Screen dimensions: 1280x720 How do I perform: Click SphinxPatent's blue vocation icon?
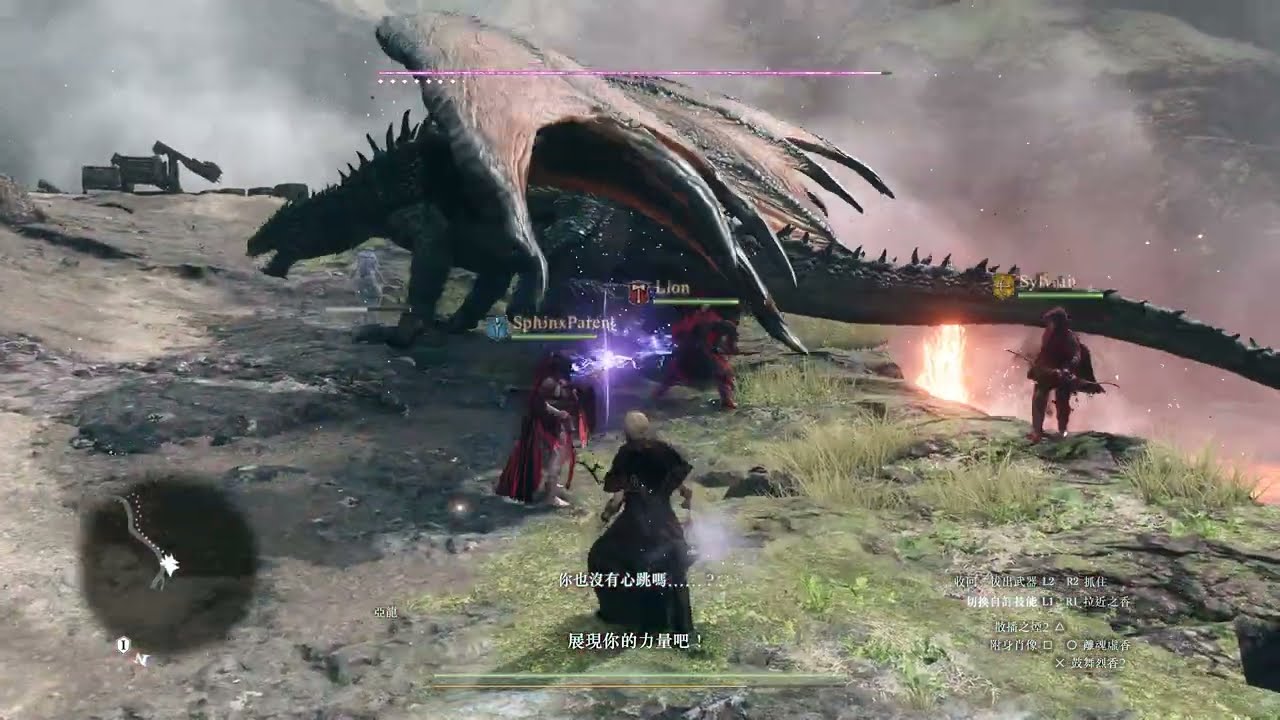(x=497, y=325)
